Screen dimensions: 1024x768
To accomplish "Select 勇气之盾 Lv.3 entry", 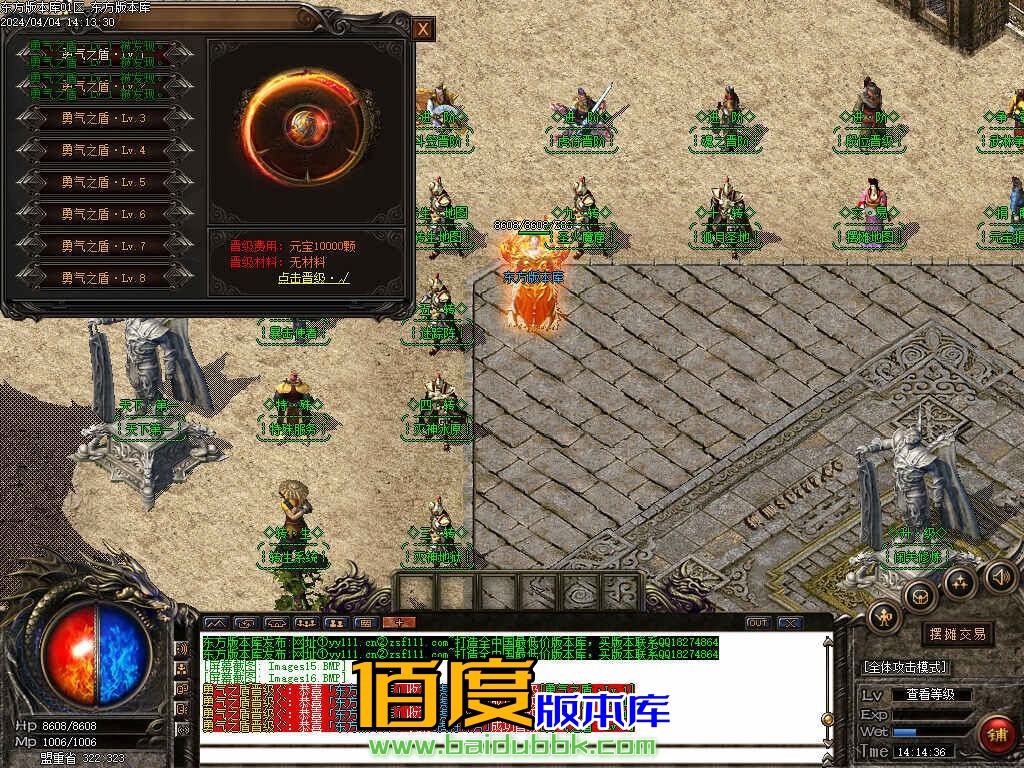I will pyautogui.click(x=103, y=119).
